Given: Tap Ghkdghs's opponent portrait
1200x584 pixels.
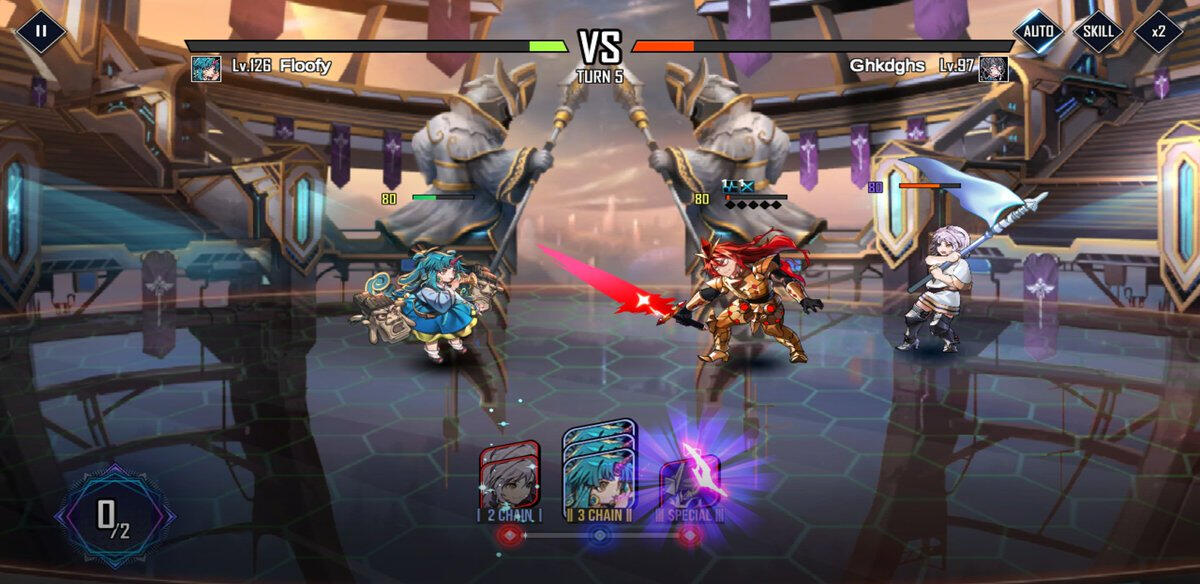Looking at the screenshot, I should tap(993, 68).
